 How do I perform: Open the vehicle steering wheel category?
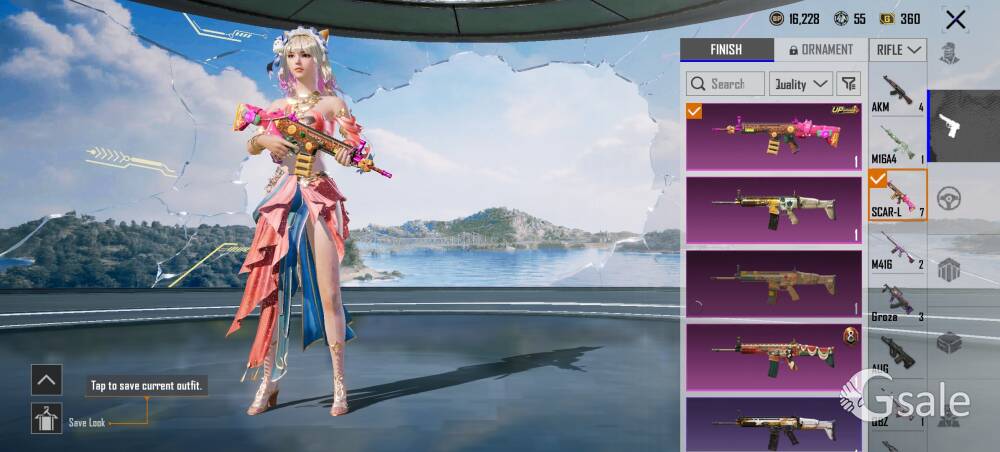pyautogui.click(x=949, y=198)
